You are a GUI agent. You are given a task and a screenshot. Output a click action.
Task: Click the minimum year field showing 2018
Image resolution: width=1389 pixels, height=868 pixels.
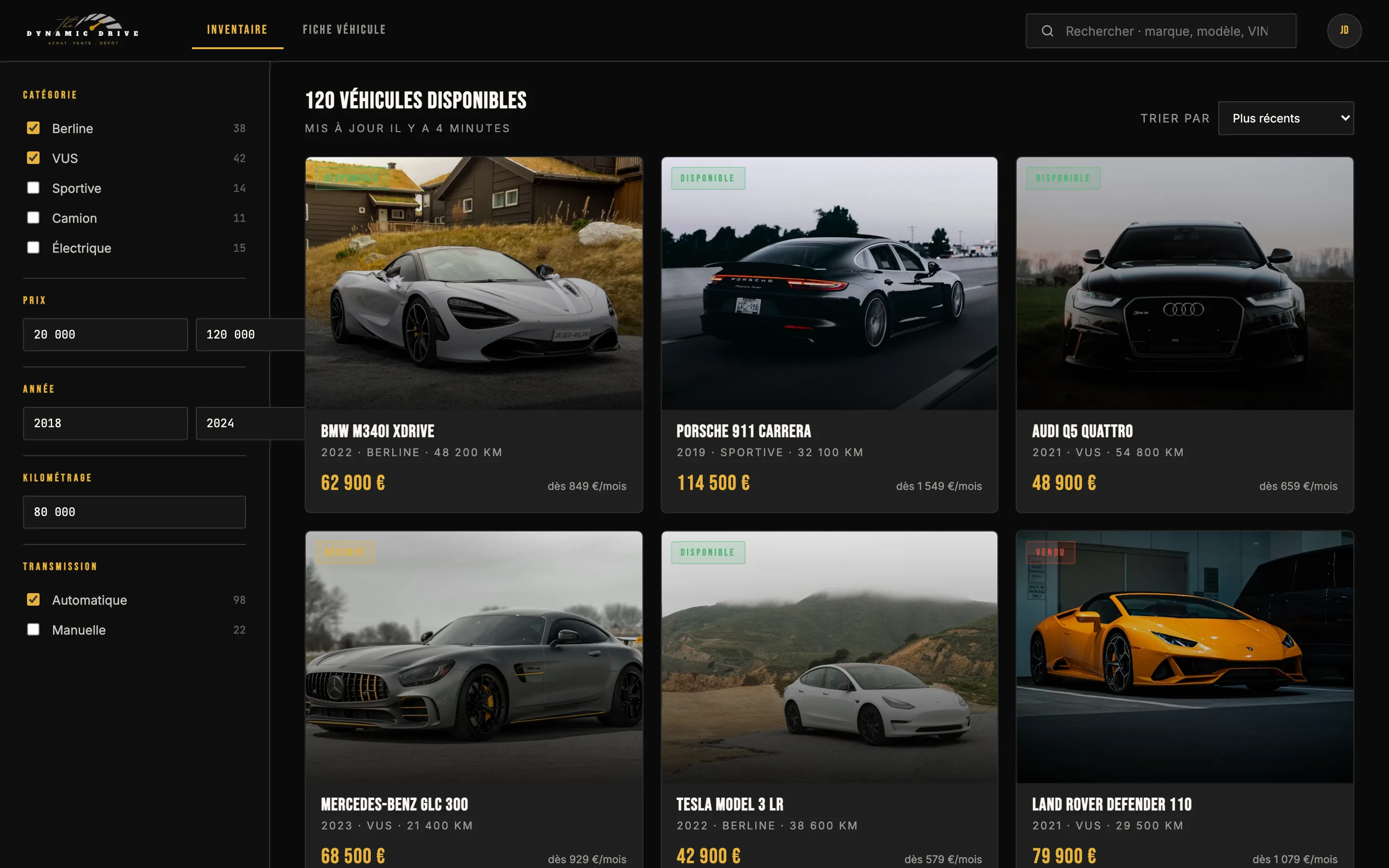105,424
